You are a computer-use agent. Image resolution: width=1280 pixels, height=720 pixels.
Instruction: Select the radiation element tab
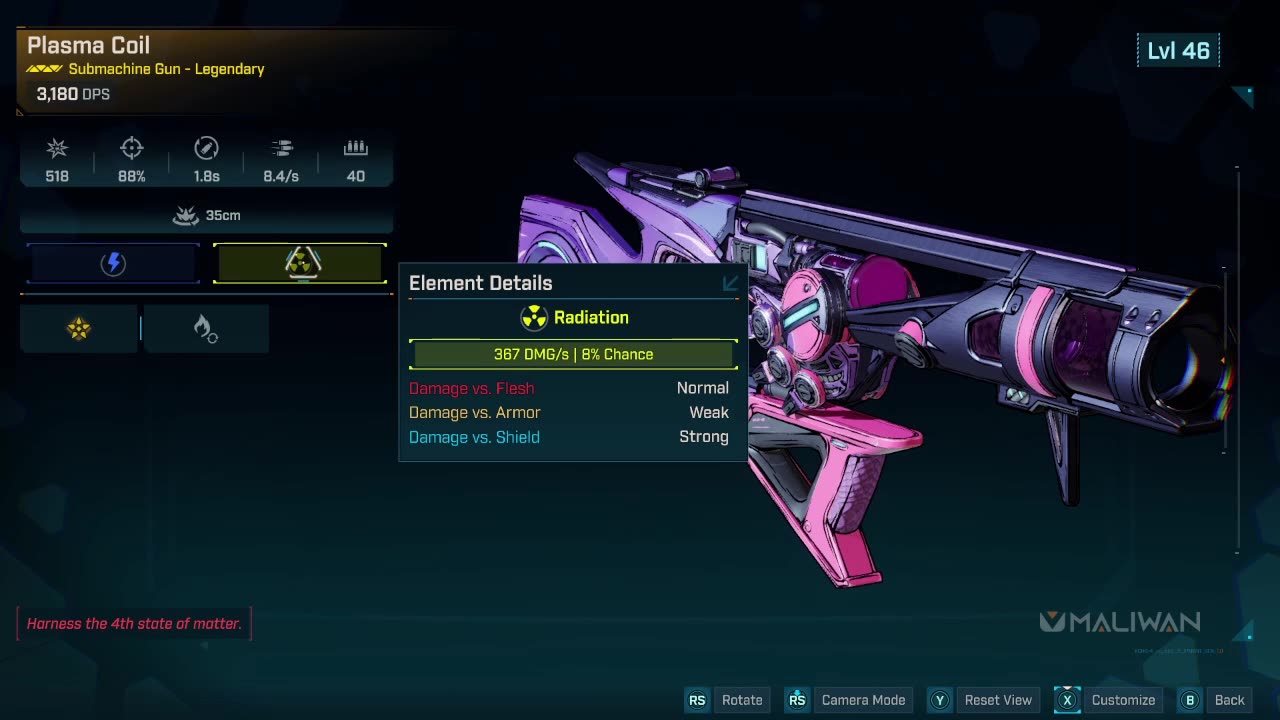coord(300,263)
